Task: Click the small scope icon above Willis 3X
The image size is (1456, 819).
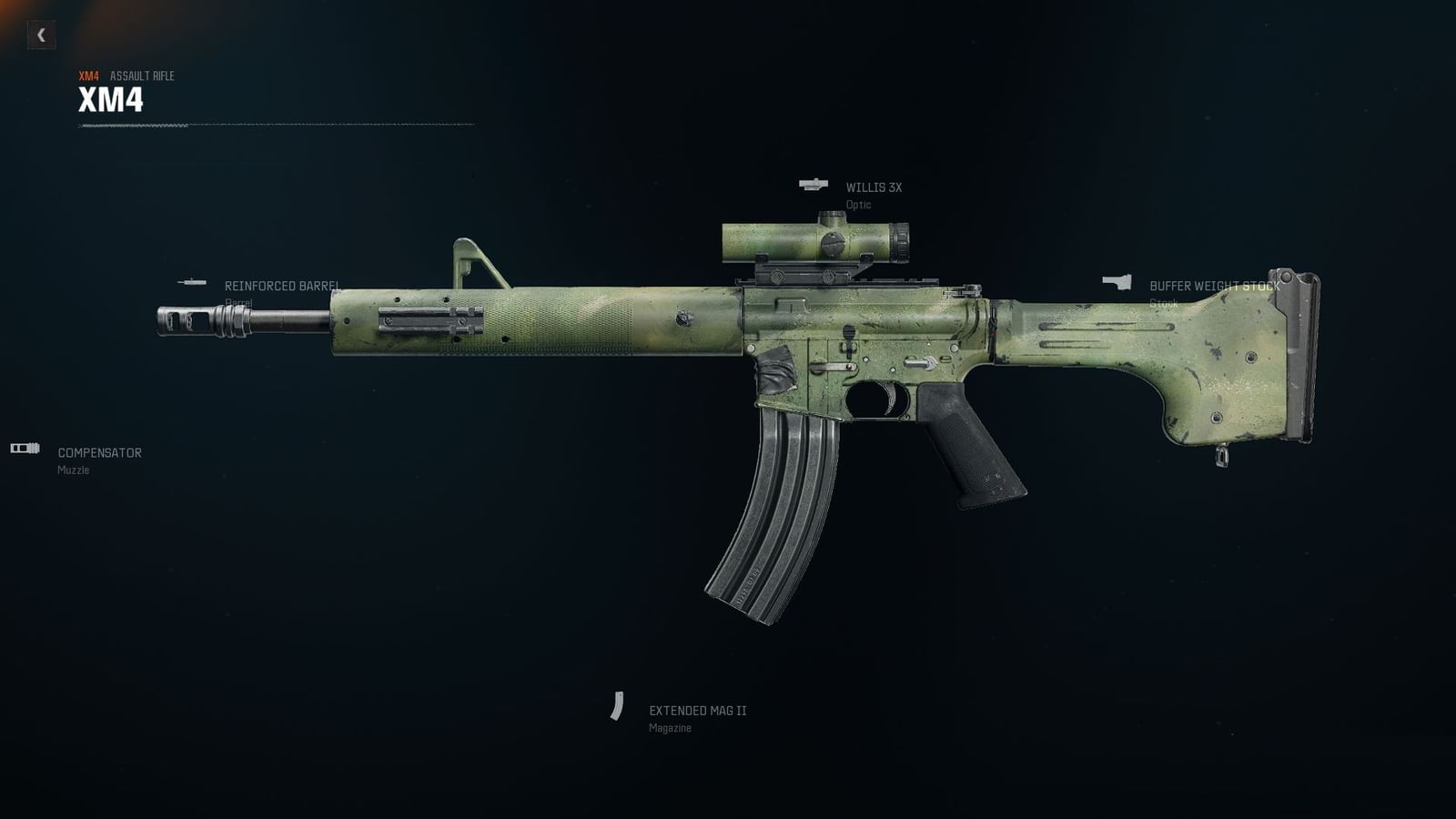Action: (x=813, y=184)
